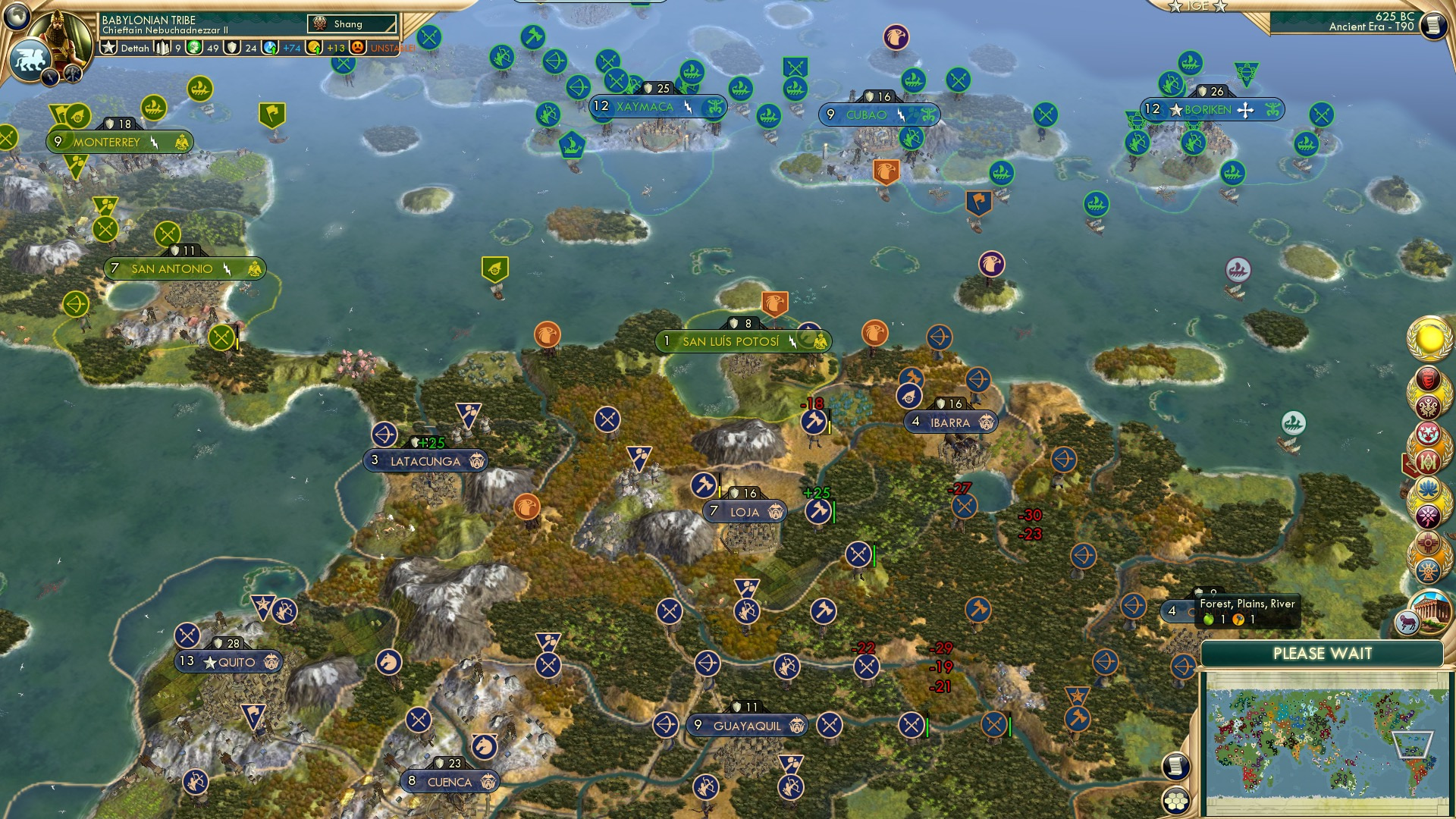Click the blue culture +74 indicator
Image resolution: width=1456 pixels, height=819 pixels.
click(x=271, y=48)
